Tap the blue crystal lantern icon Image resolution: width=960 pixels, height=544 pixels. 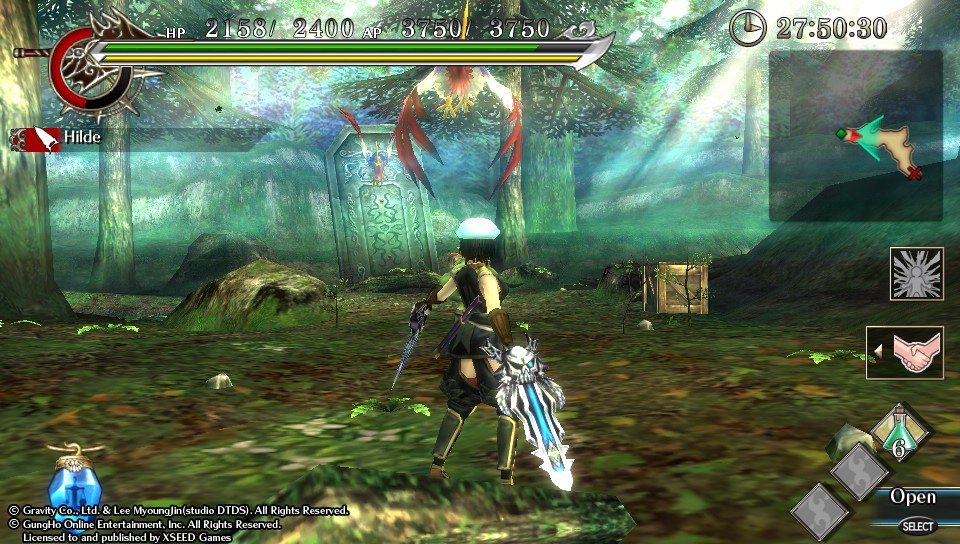tap(74, 483)
